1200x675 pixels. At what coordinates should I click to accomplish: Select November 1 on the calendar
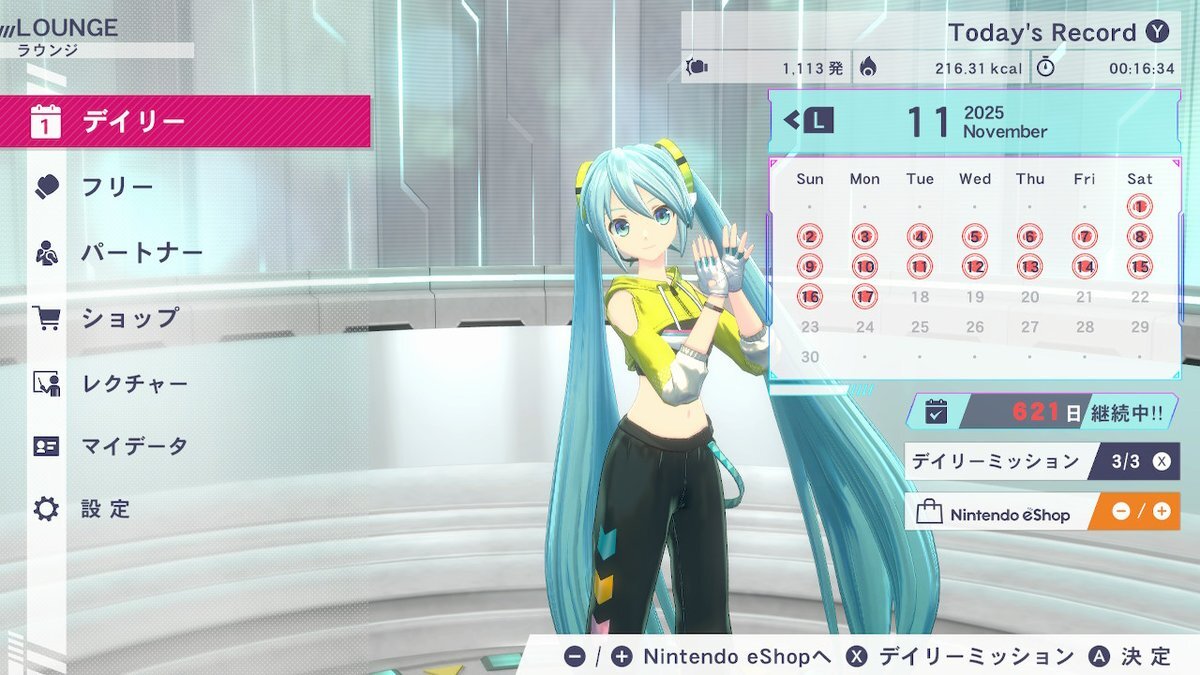(1139, 207)
